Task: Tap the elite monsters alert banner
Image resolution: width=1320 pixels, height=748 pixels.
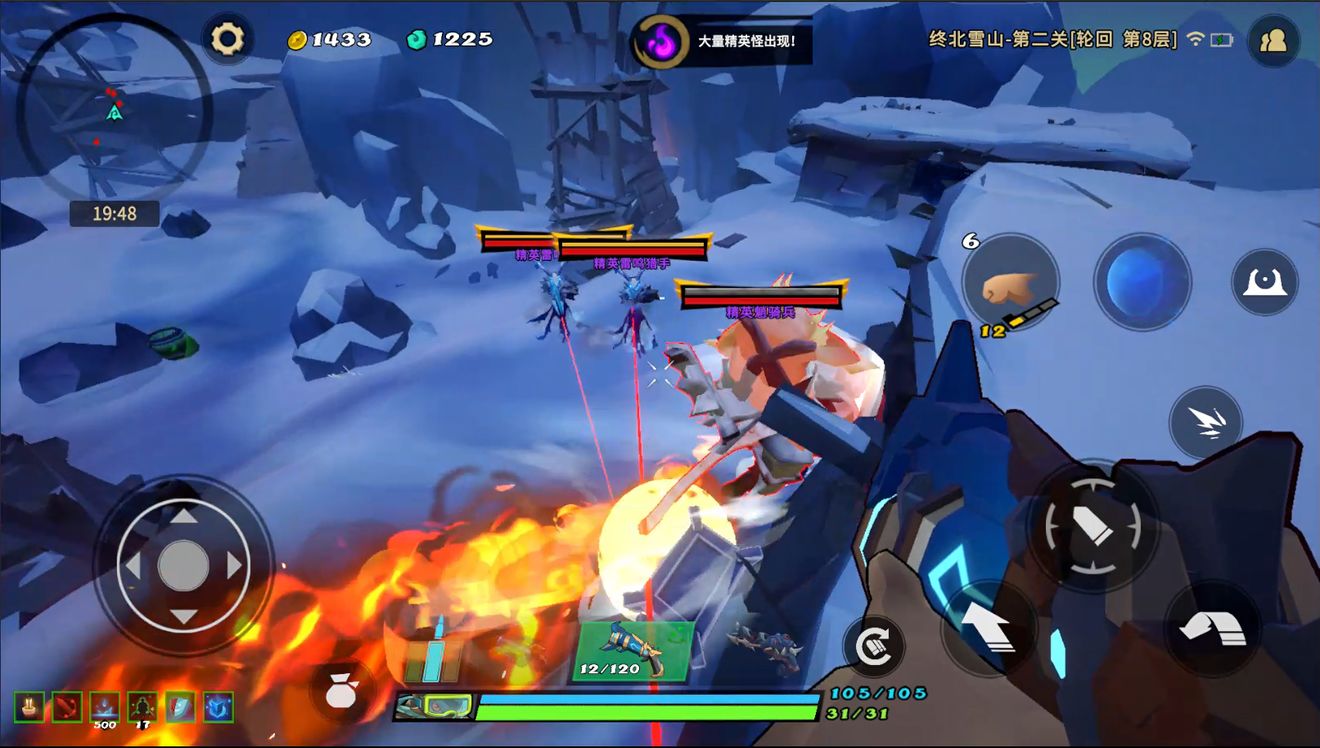Action: pos(722,42)
